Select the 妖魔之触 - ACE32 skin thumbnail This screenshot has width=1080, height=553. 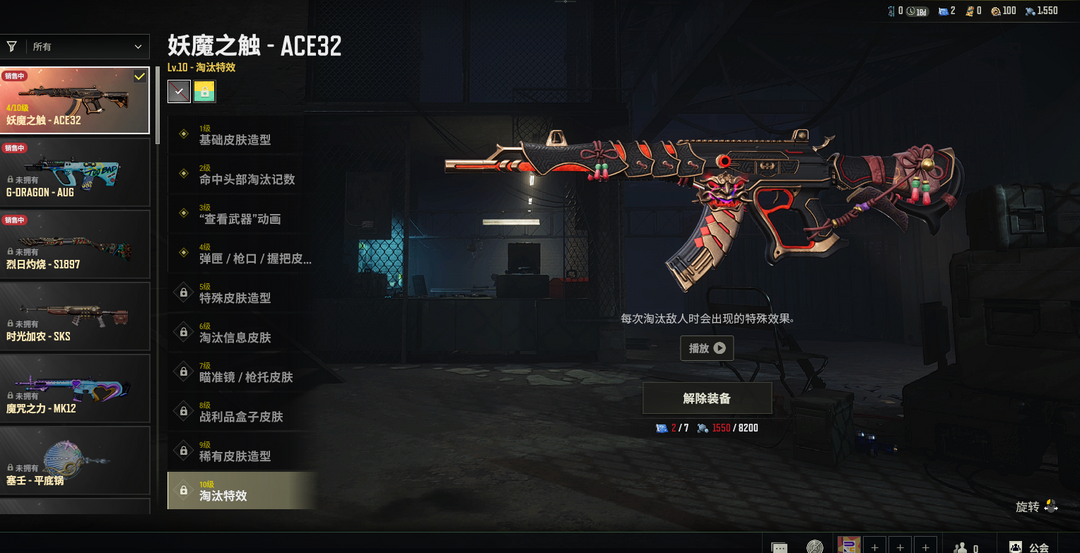click(75, 100)
